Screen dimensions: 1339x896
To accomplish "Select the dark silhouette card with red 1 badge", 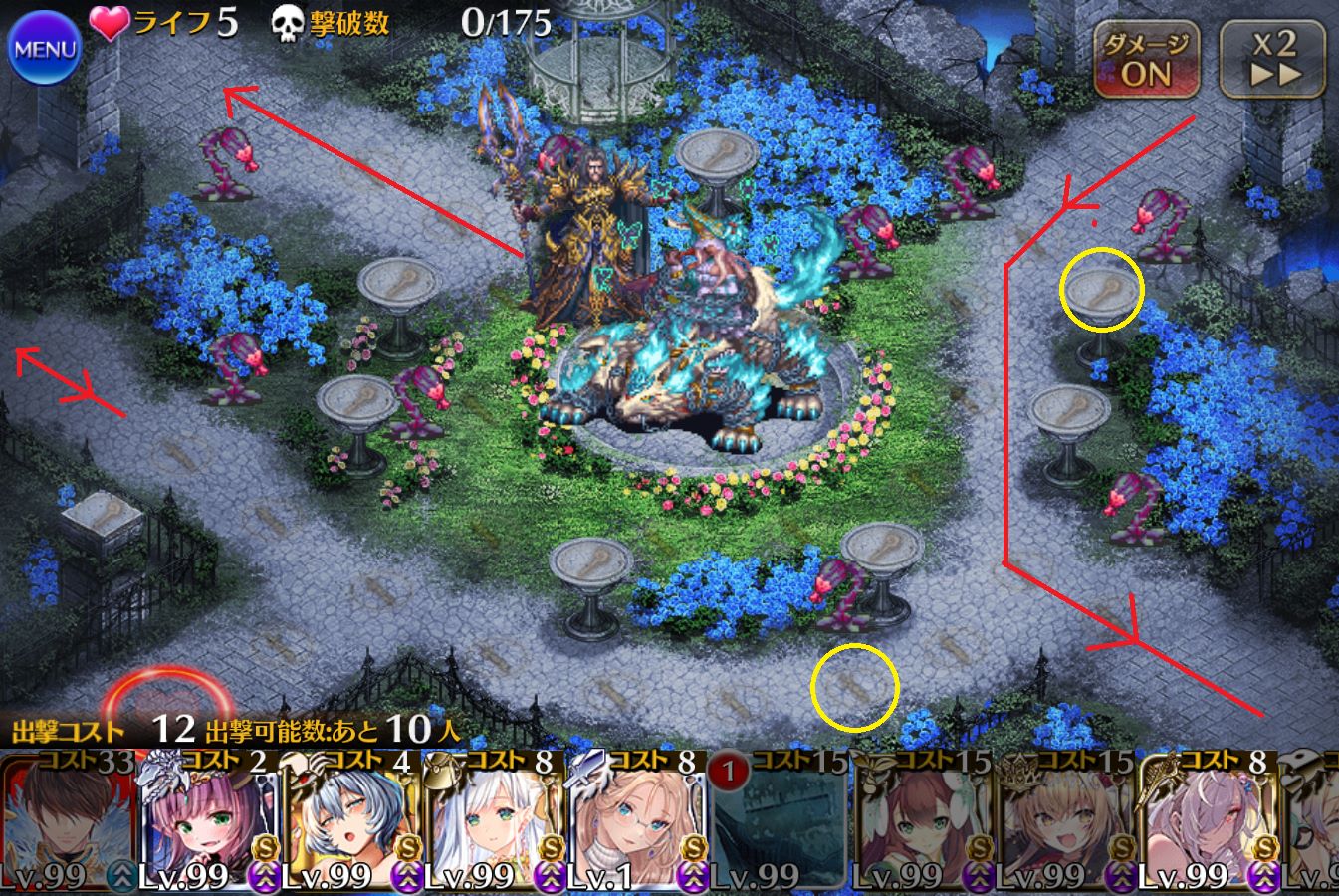I will pyautogui.click(x=779, y=821).
